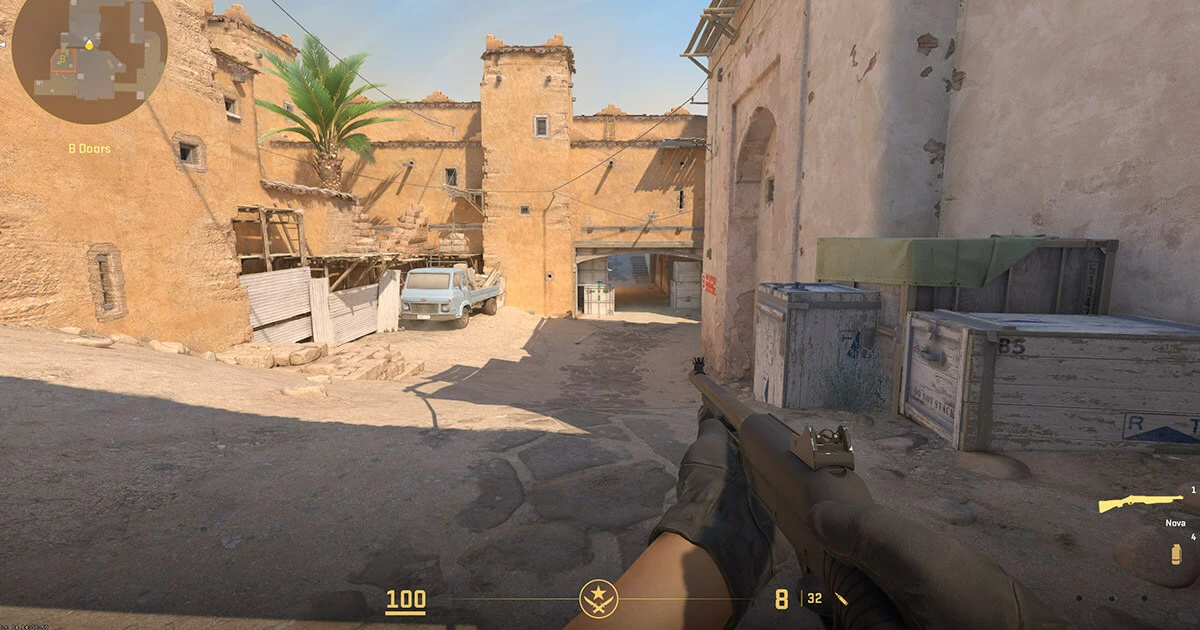Image resolution: width=1200 pixels, height=630 pixels.
Task: Select the grenade in slot 4
Action: pos(1177,553)
